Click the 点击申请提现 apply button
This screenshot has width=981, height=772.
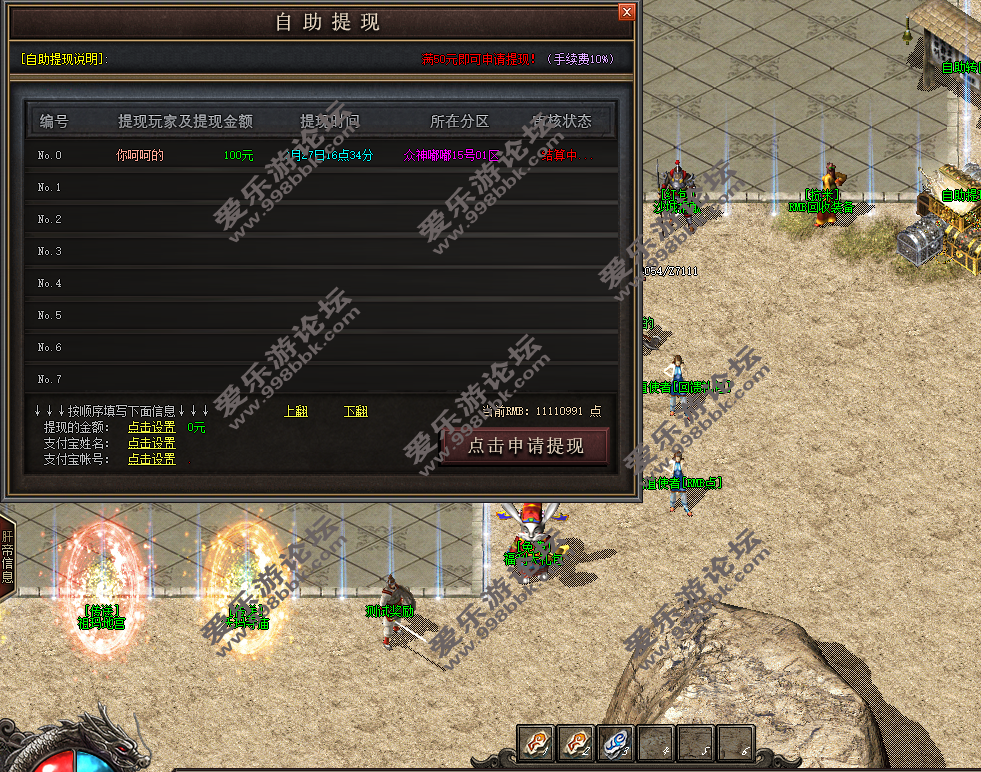[x=525, y=446]
